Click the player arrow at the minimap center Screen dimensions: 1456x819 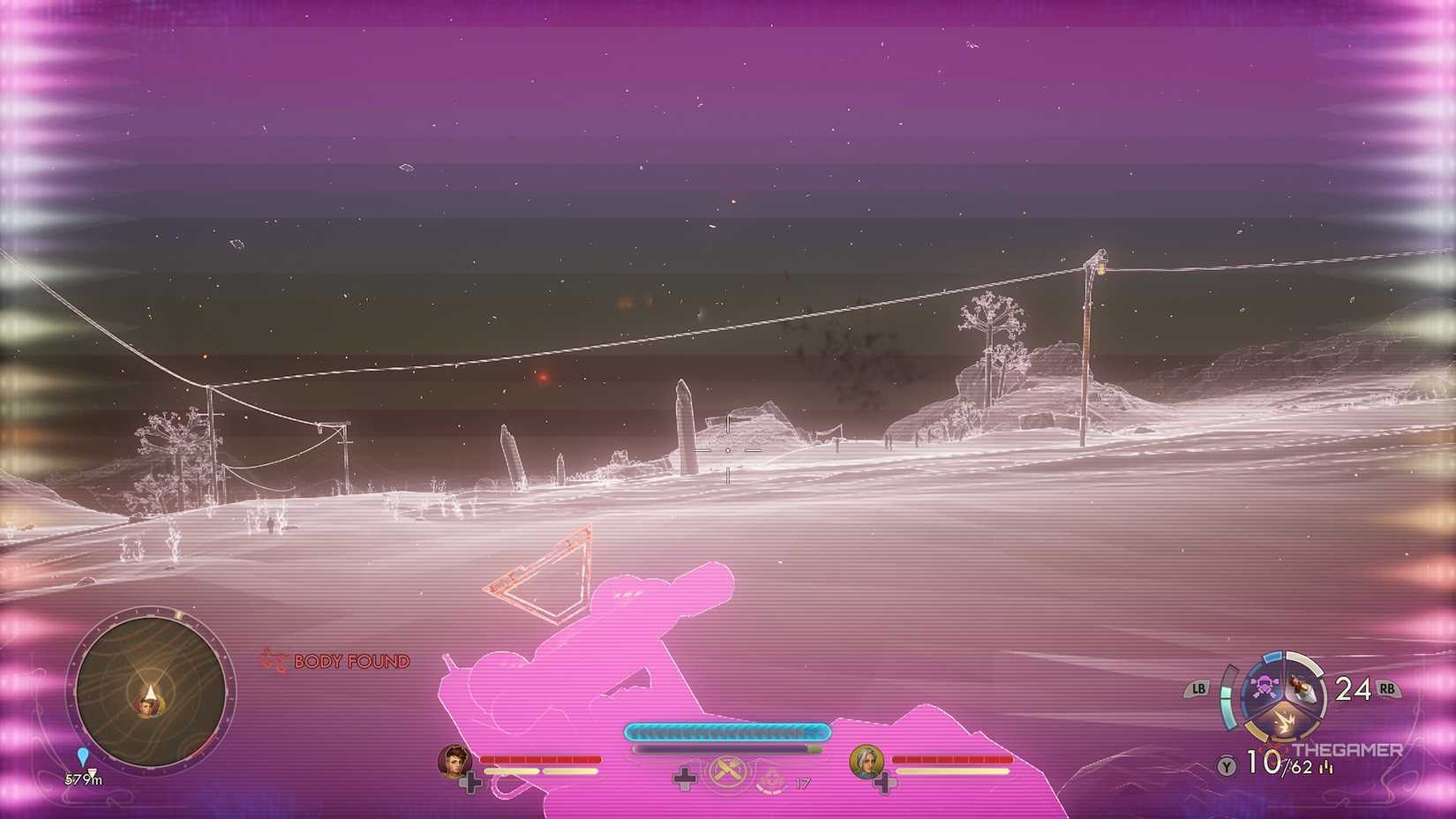150,691
